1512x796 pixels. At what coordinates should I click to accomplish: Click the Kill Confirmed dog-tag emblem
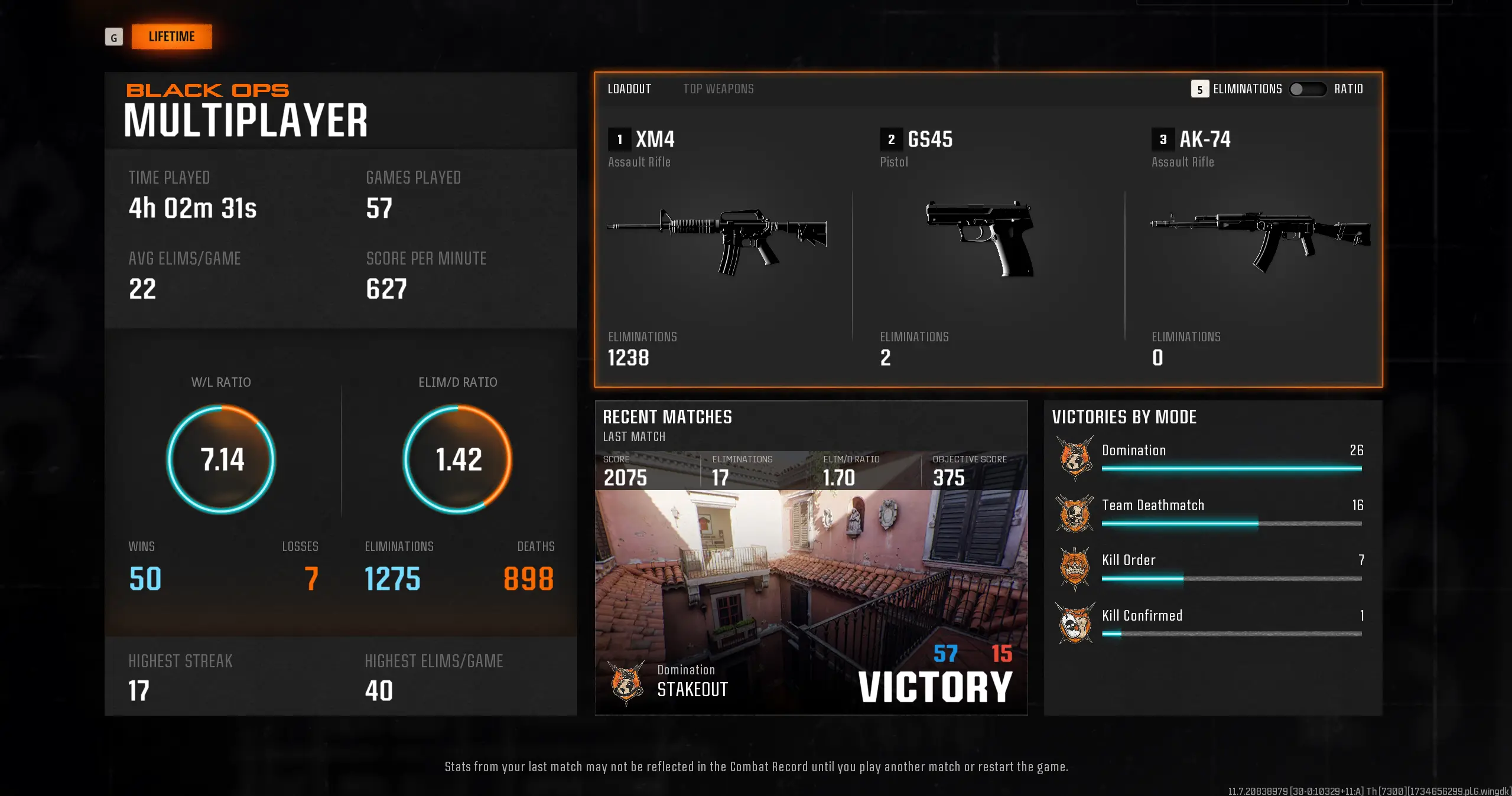click(1075, 623)
